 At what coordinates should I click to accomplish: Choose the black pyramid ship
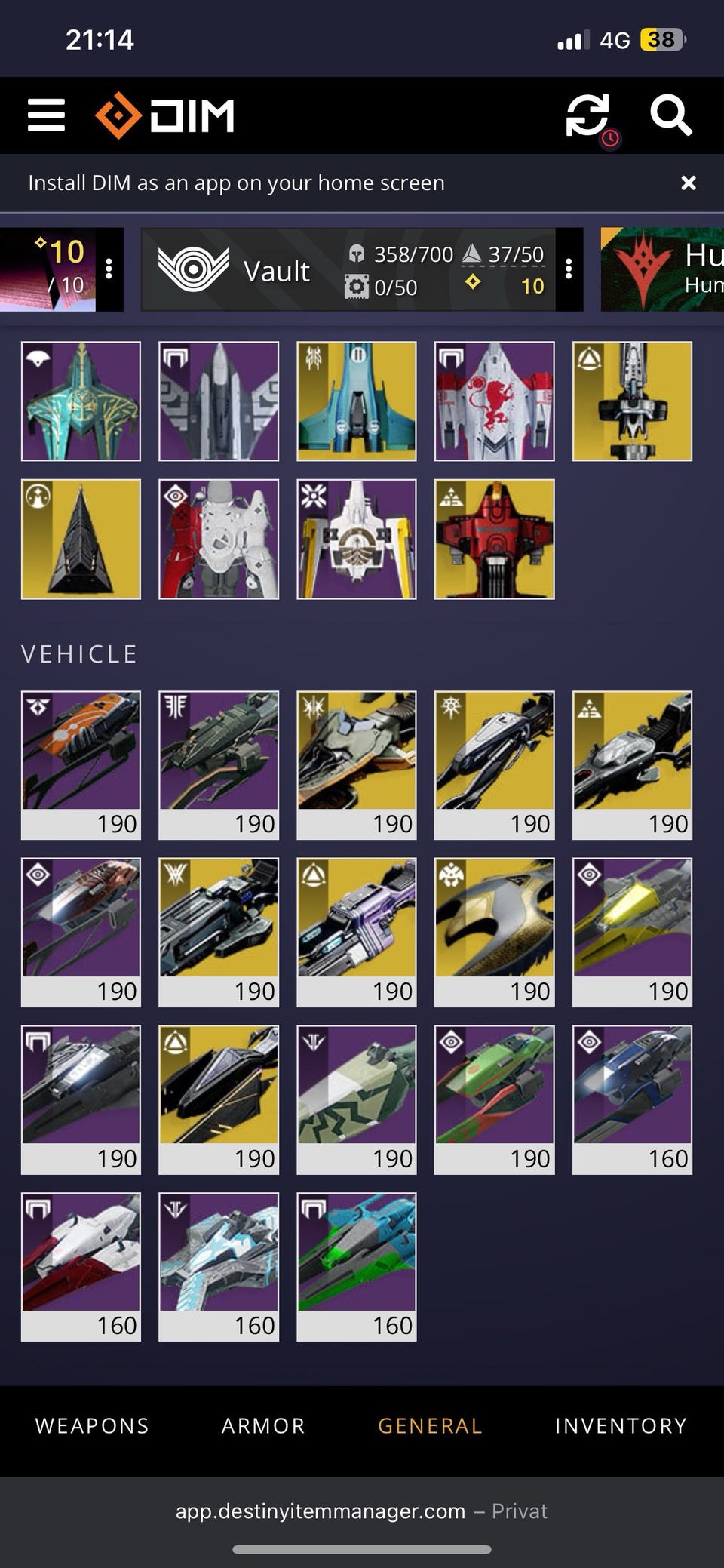[81, 539]
